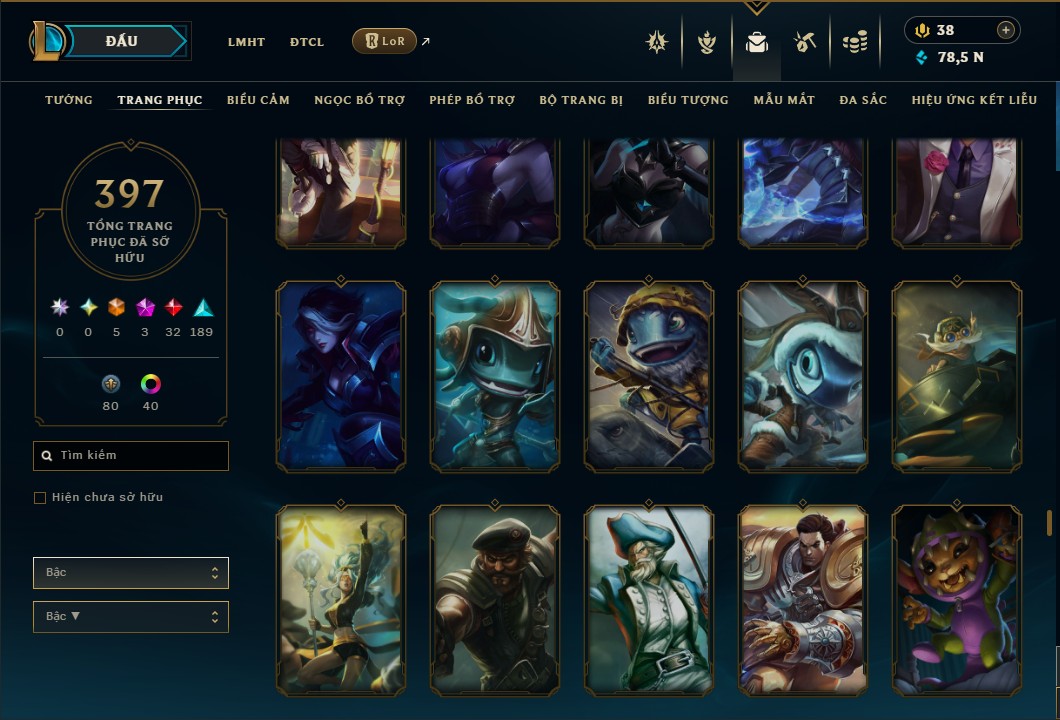Select the BIỂU CẢM emotes tab
1060x720 pixels.
coord(258,100)
